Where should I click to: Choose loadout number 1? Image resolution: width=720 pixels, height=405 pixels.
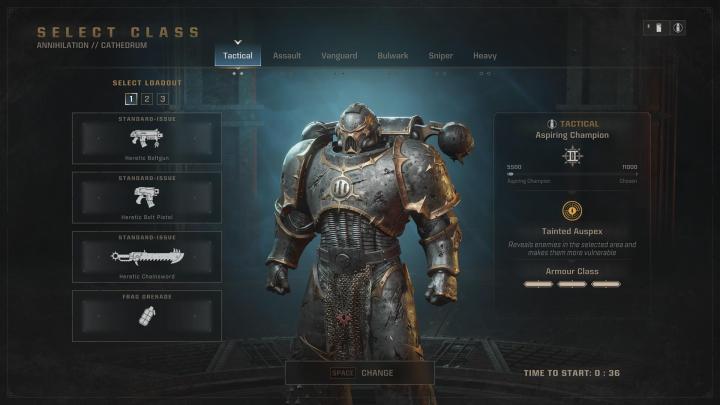[131, 99]
